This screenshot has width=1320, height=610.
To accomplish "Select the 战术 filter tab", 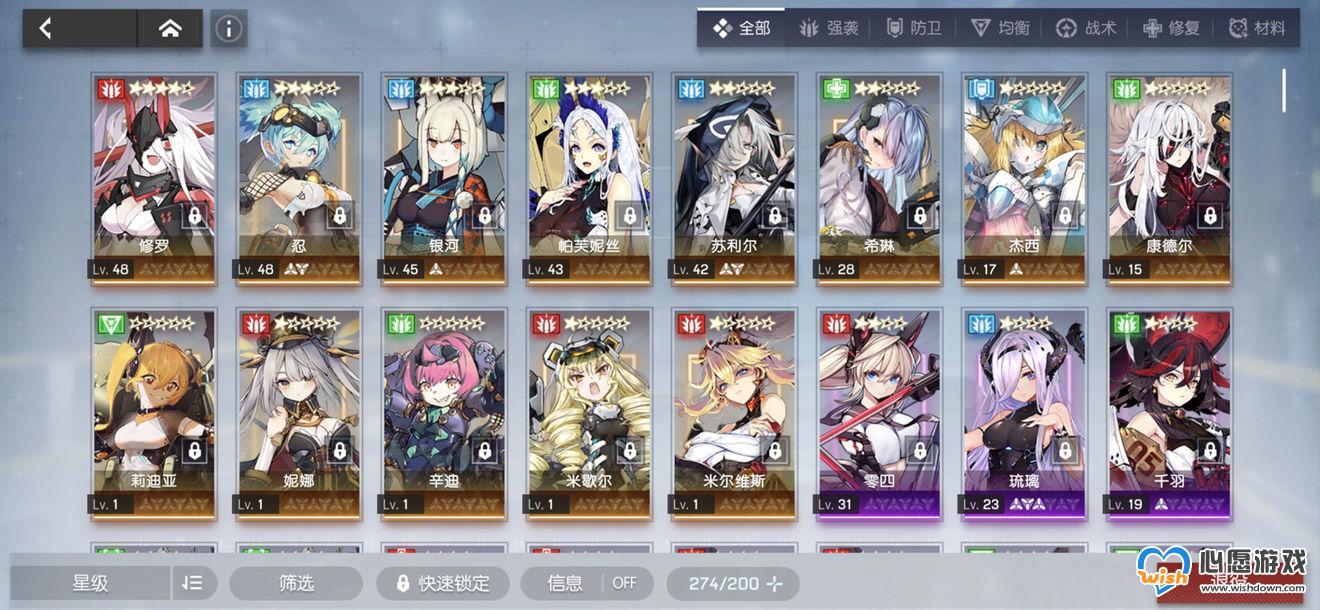I will (x=1087, y=28).
